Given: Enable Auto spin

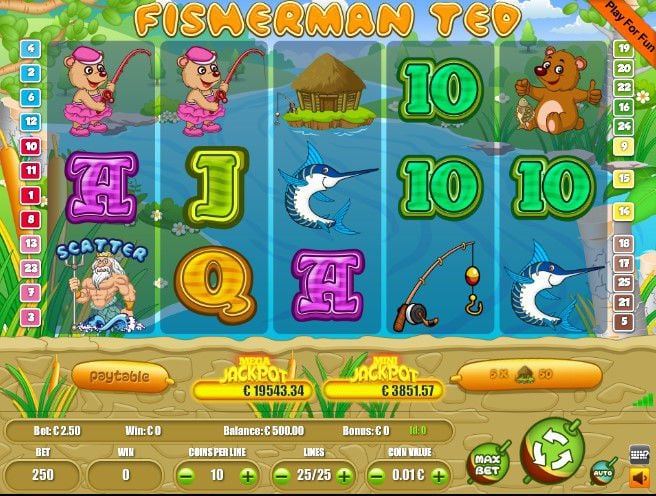Looking at the screenshot, I should click(603, 469).
